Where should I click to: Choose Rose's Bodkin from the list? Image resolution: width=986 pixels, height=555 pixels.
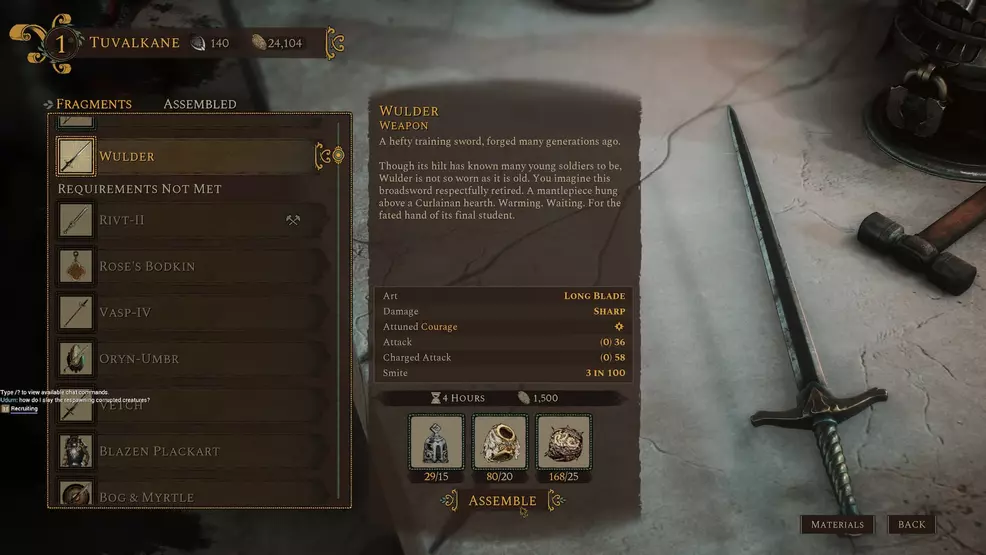[x=190, y=266]
